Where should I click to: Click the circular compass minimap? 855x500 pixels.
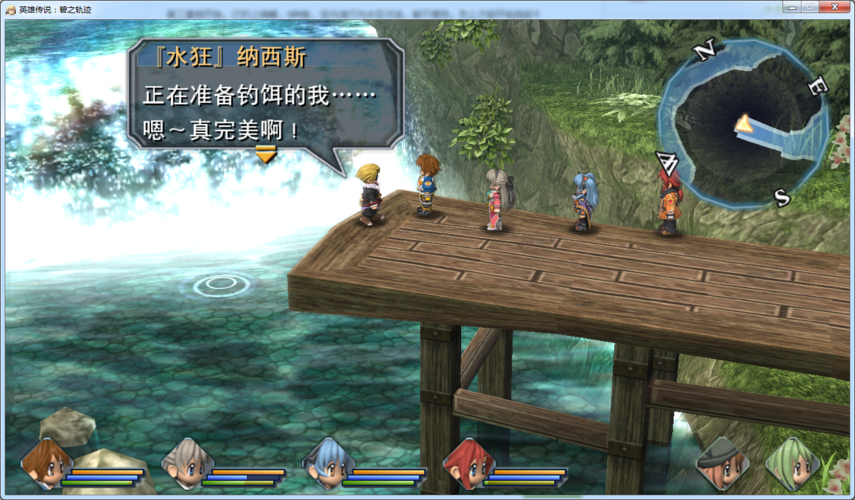(x=741, y=123)
